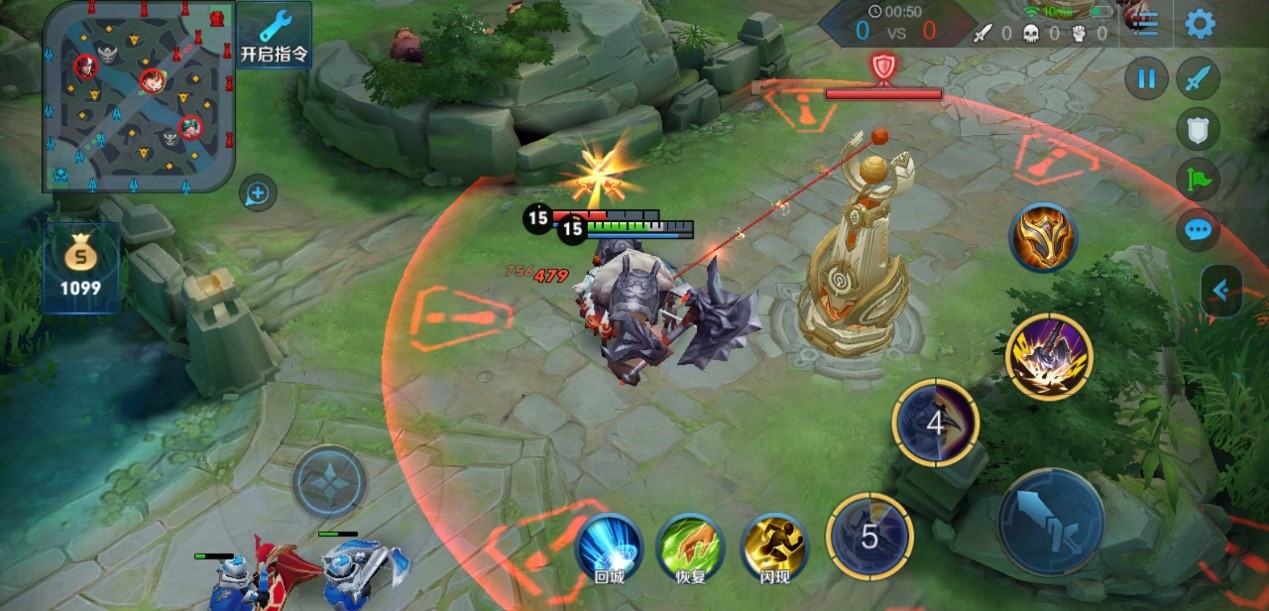This screenshot has width=1269, height=611.
Task: Hit the sword basic attack button
Action: click(x=1051, y=521)
